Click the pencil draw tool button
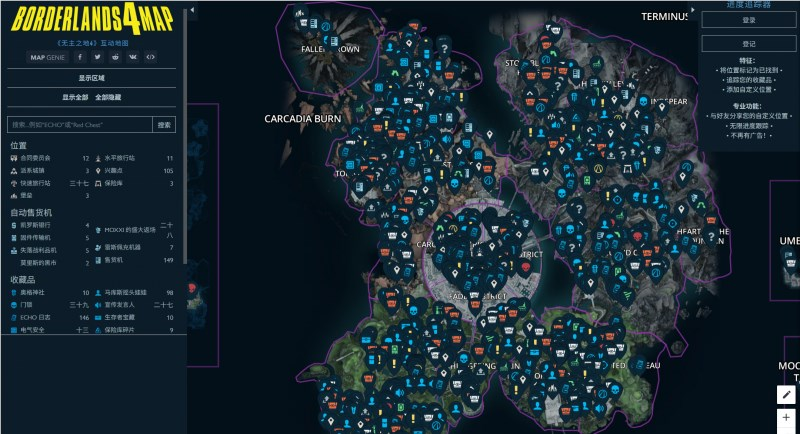The image size is (800, 434). pyautogui.click(x=786, y=395)
